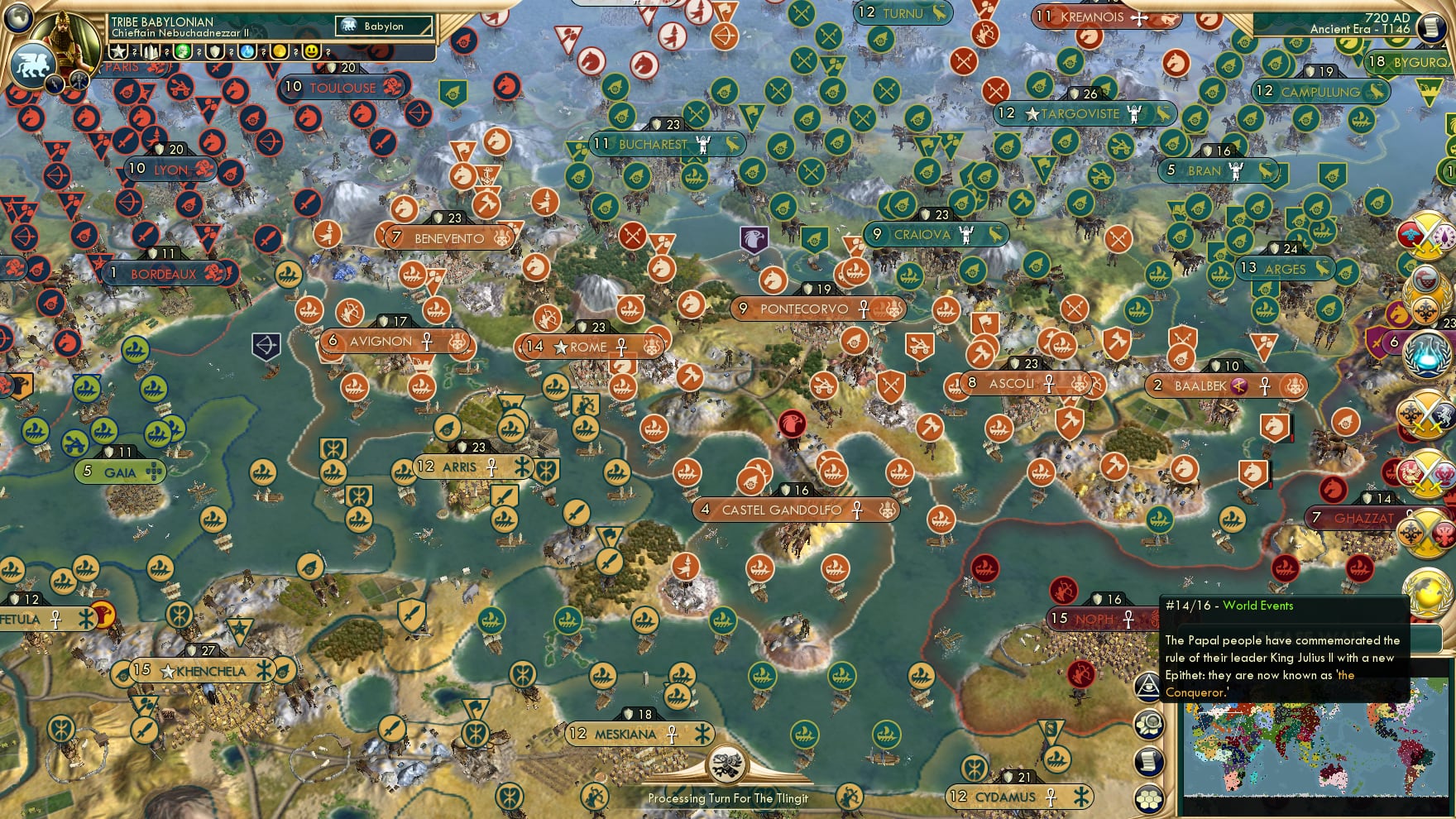The image size is (1456, 819).
Task: Click the gold coin indicator in top status bar
Action: (x=280, y=52)
